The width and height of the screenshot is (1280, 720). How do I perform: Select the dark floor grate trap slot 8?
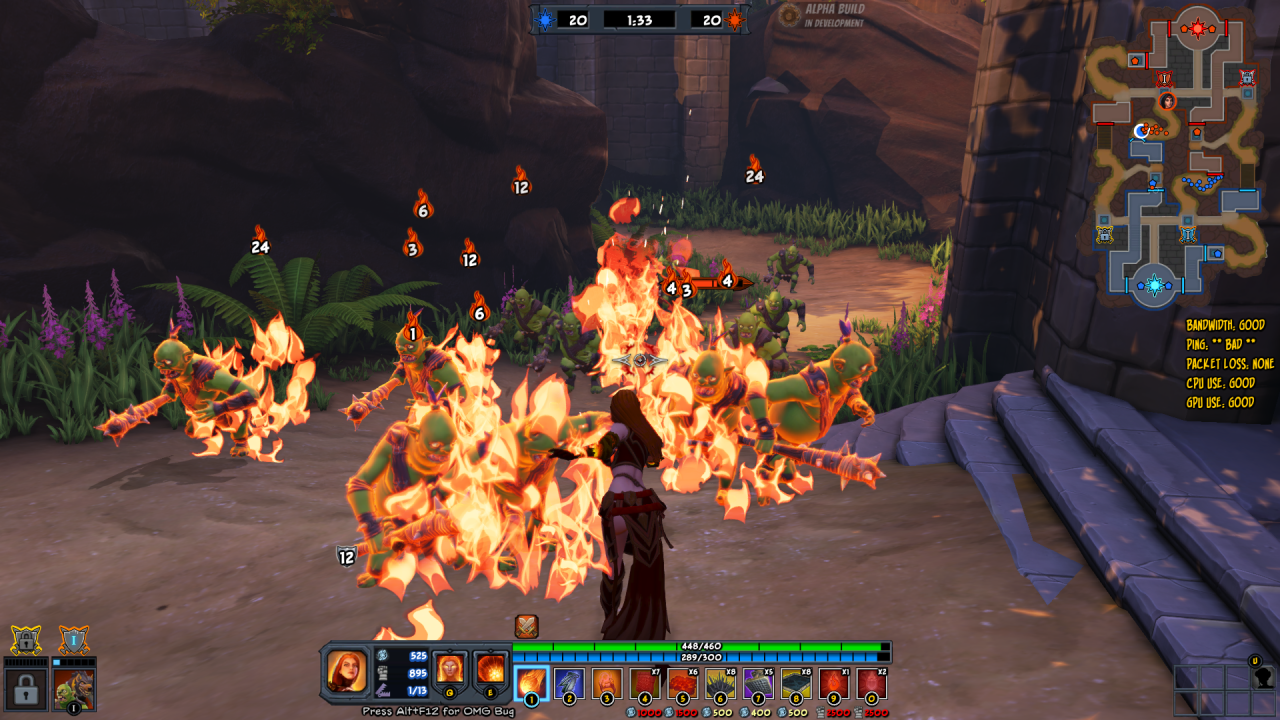pos(796,684)
